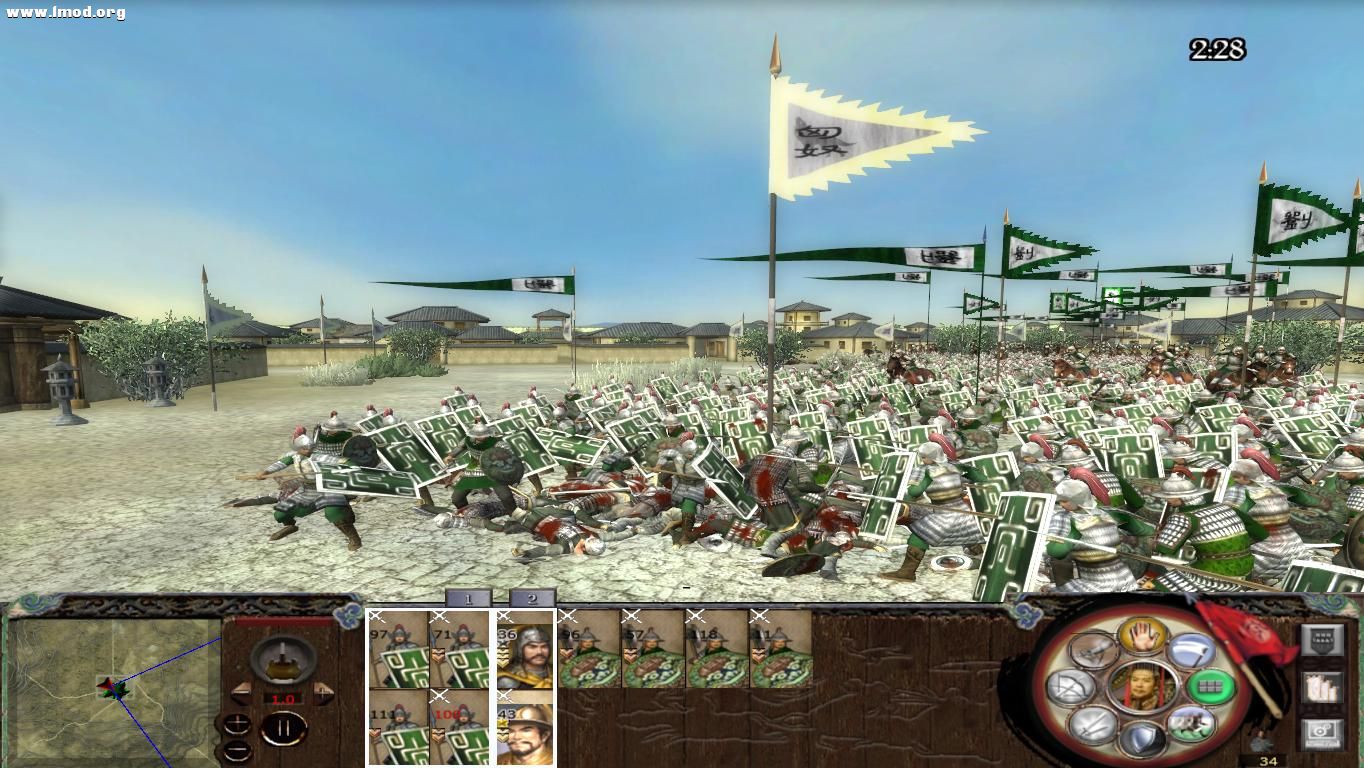The height and width of the screenshot is (768, 1364).
Task: Click the 1.0 battle speed control
Action: pyautogui.click(x=282, y=697)
